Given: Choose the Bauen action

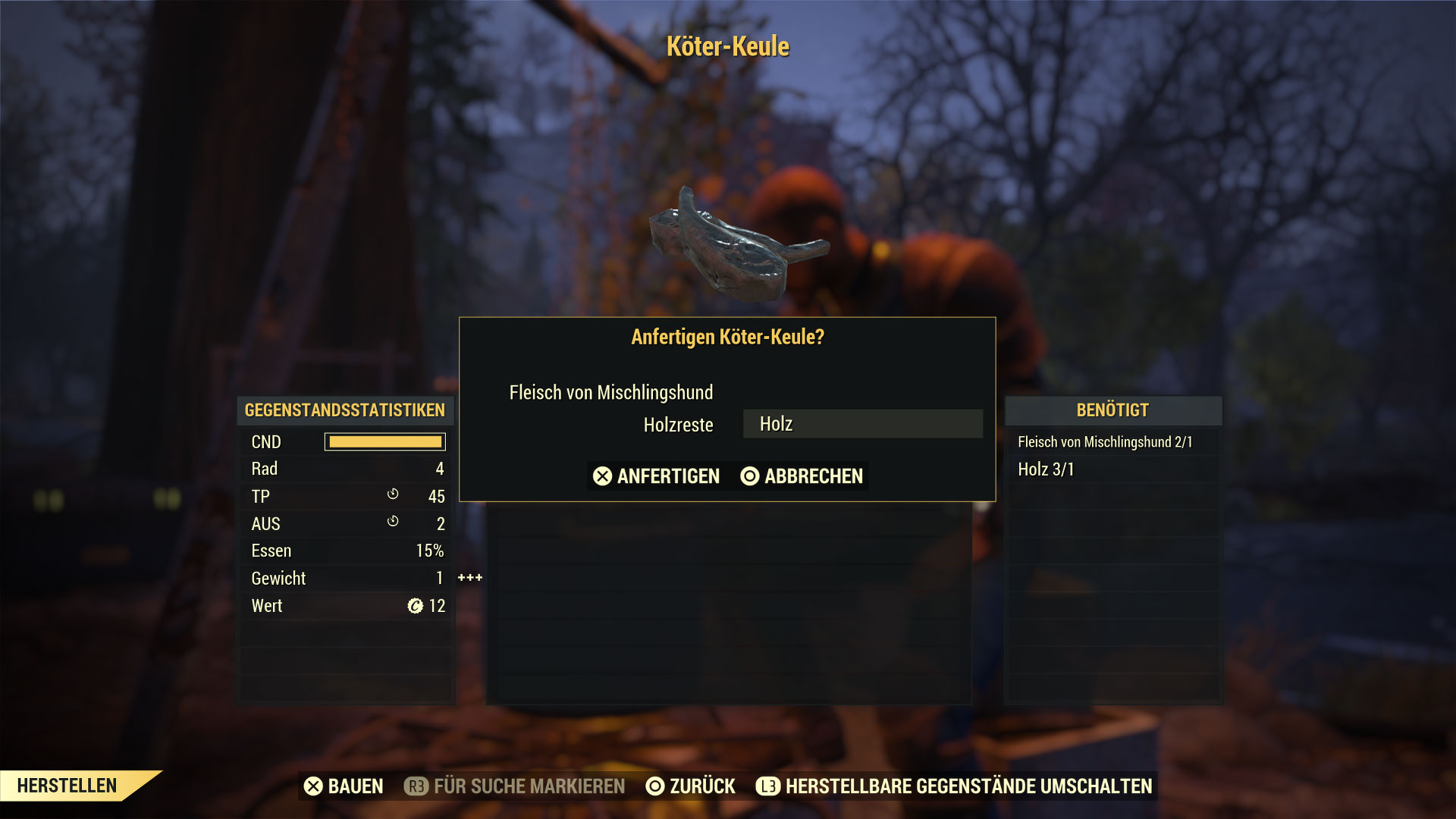Looking at the screenshot, I should tap(344, 786).
